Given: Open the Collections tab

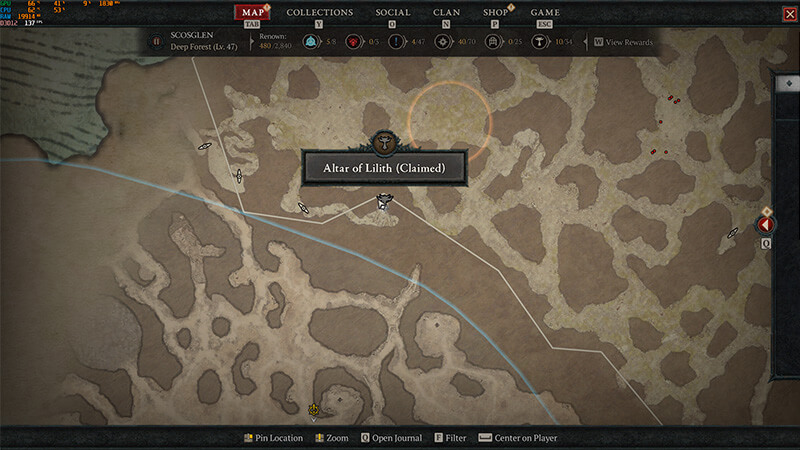Looking at the screenshot, I should pos(319,13).
